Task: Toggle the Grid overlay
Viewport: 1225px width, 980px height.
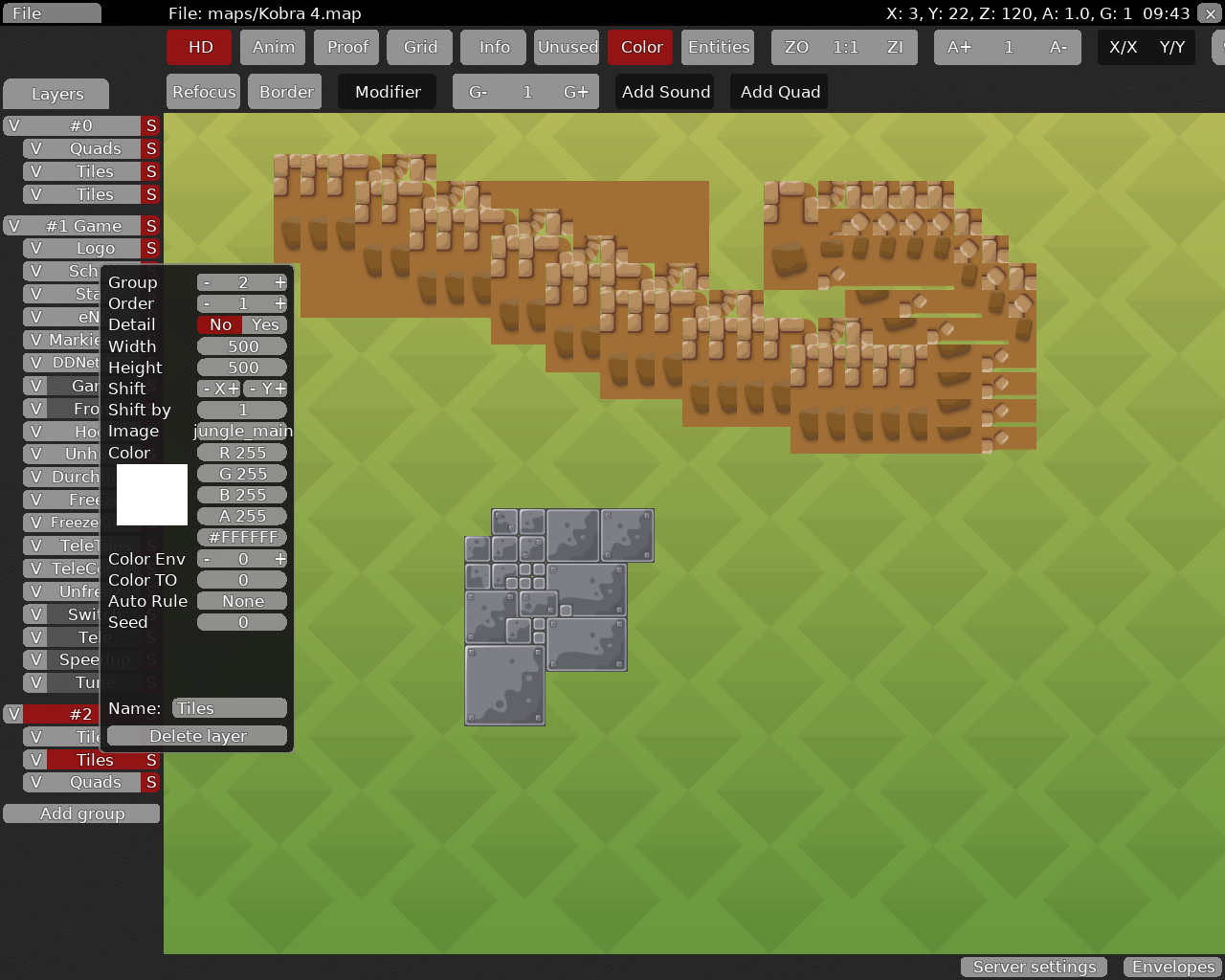Action: (x=419, y=46)
